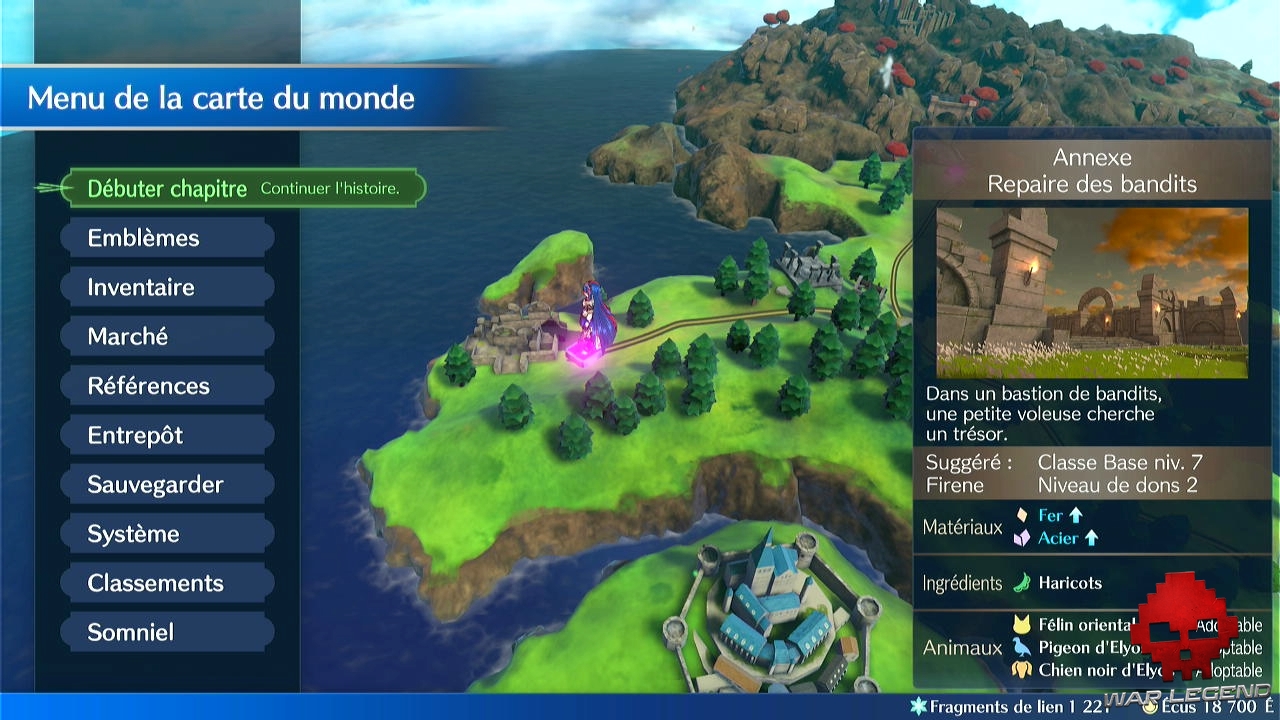This screenshot has height=720, width=1280.
Task: Open the Références option
Action: pos(168,385)
